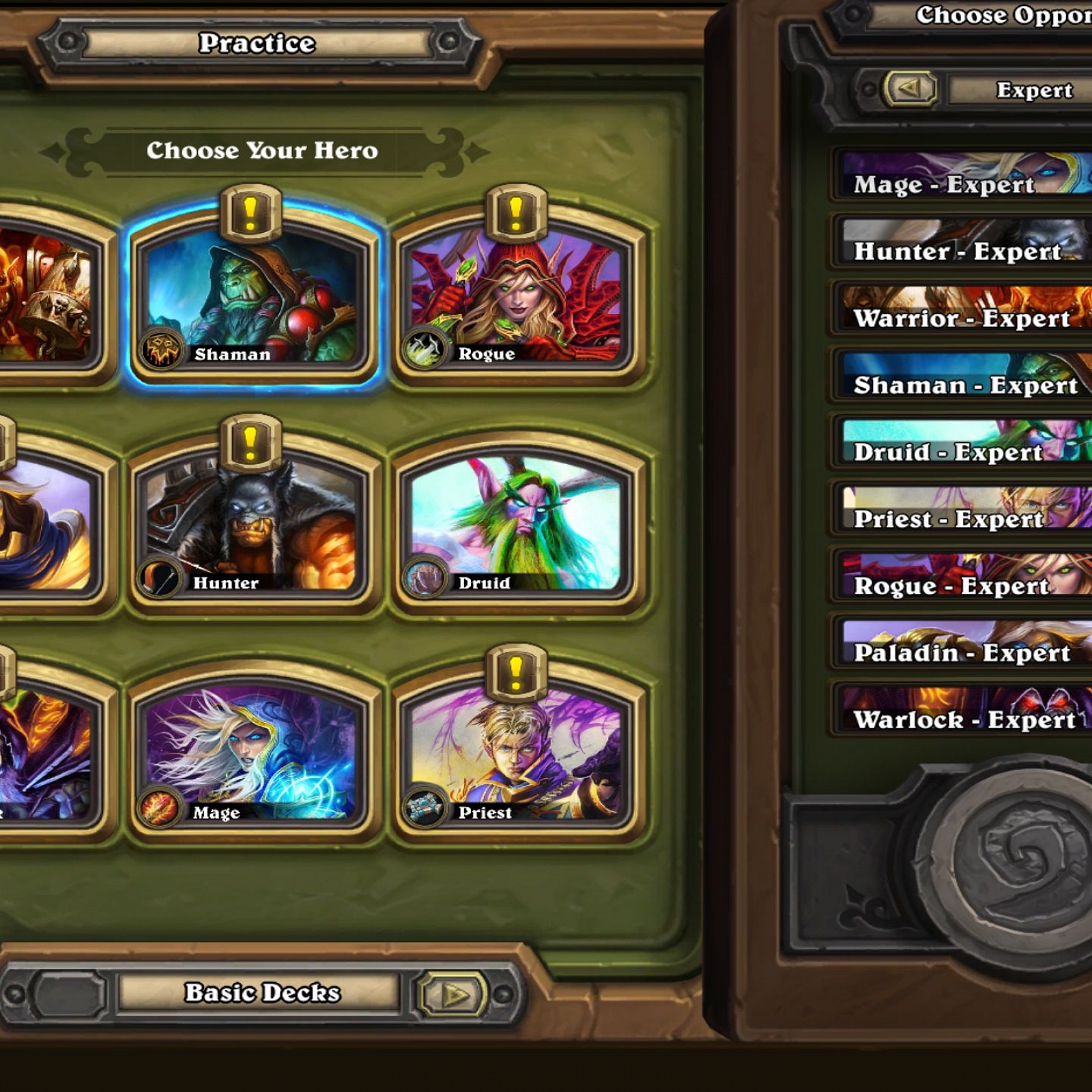This screenshot has width=1092, height=1092.
Task: Click the round stone Play button
Action: [x=1024, y=867]
